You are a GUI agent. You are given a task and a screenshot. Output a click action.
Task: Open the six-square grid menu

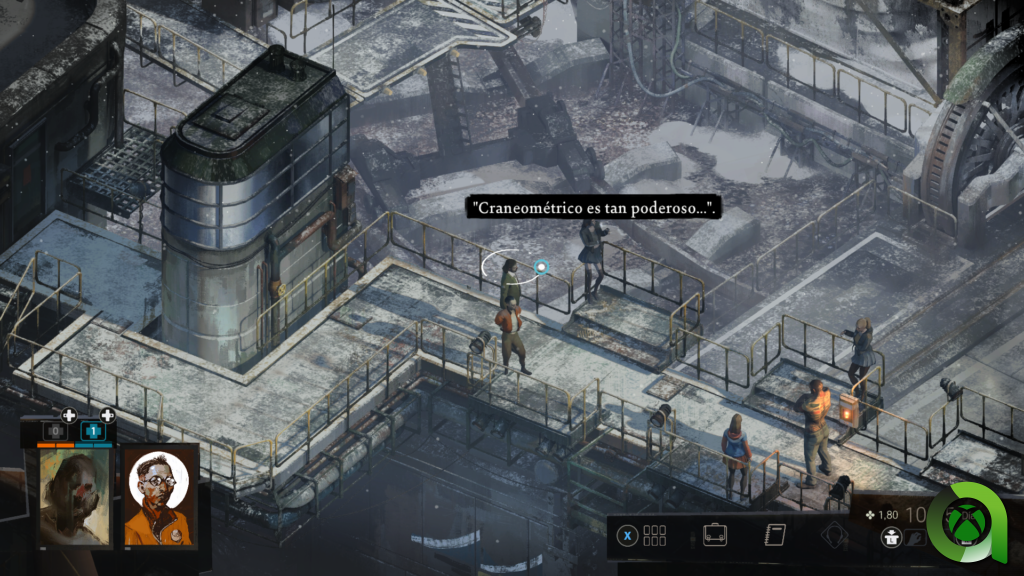pos(654,535)
